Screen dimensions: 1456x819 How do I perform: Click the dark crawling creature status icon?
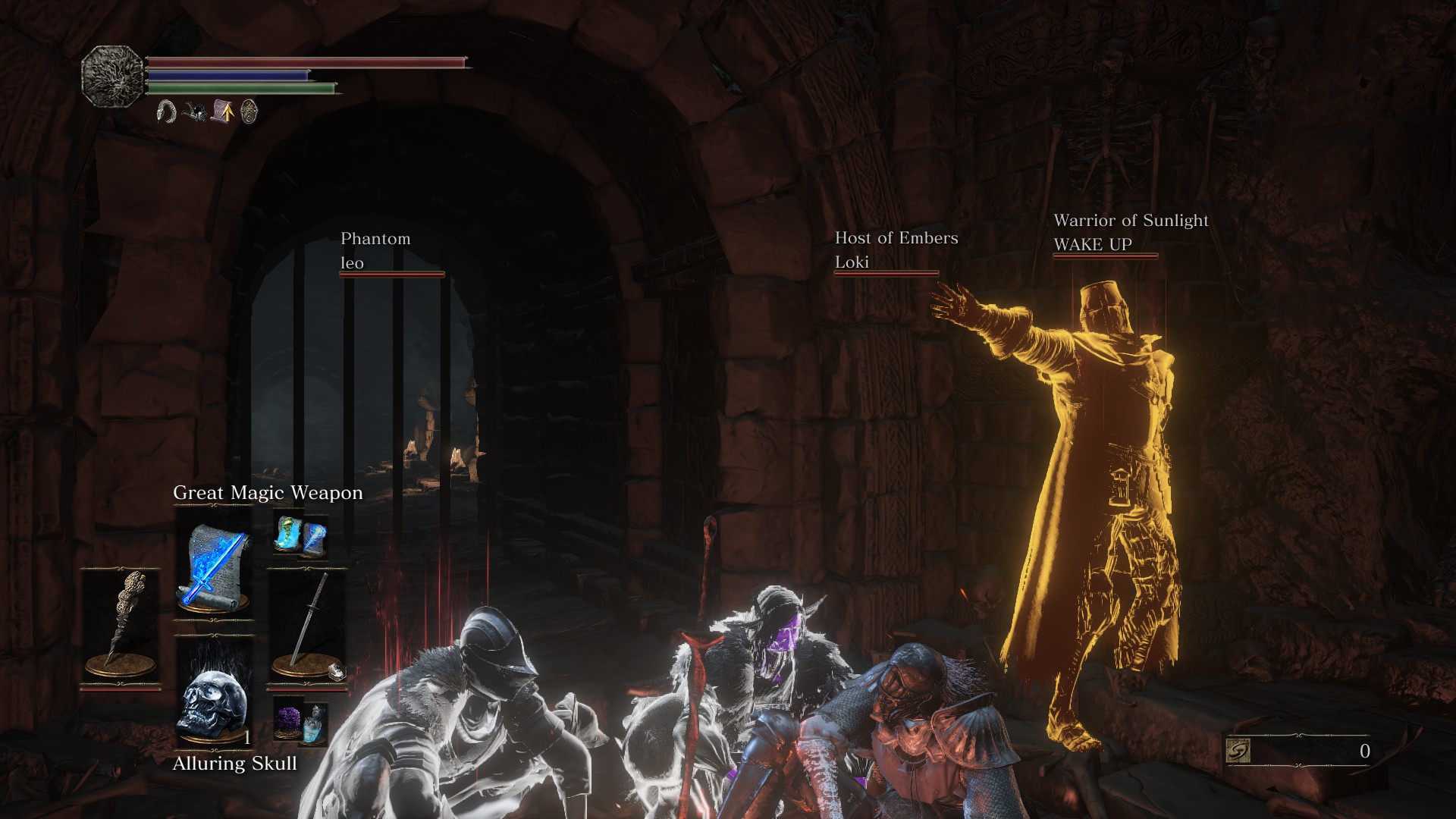click(195, 112)
